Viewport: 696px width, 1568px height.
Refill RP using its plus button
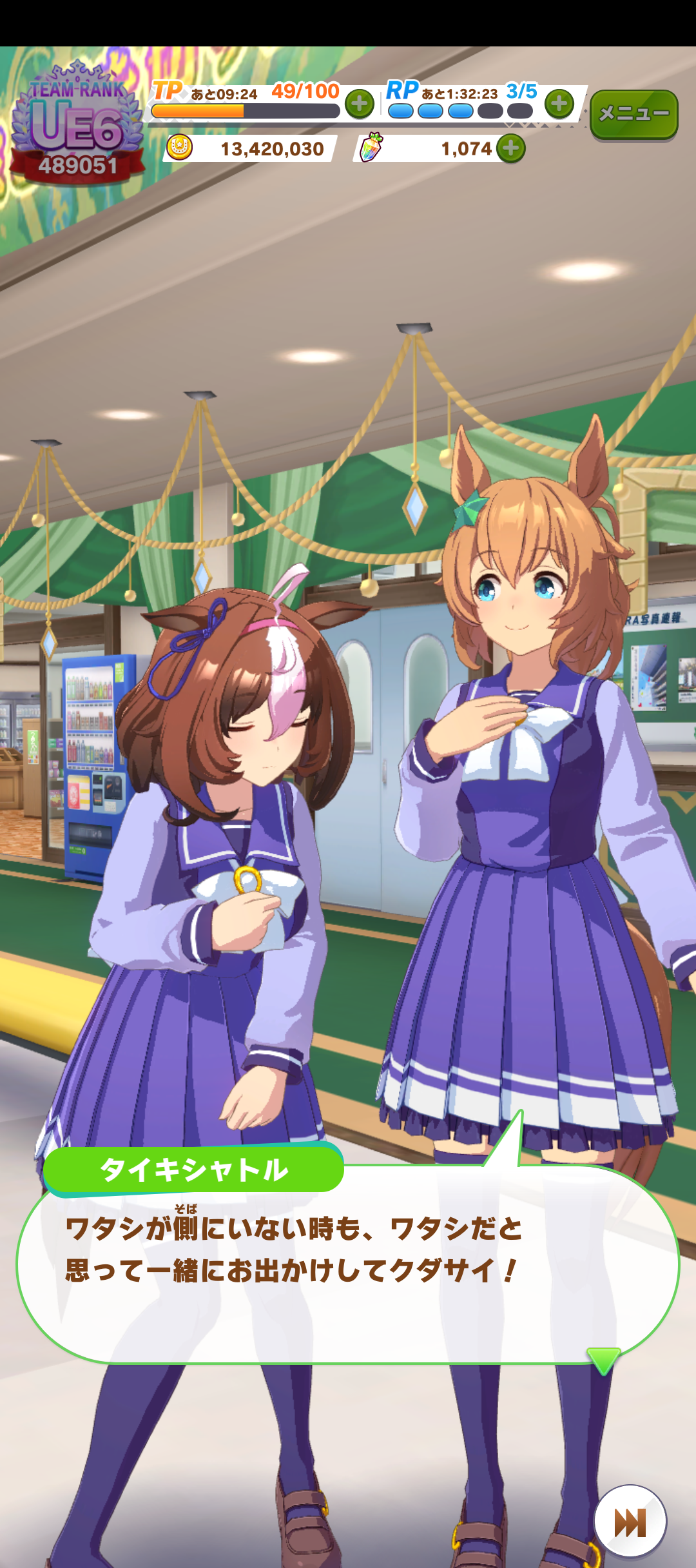click(559, 103)
